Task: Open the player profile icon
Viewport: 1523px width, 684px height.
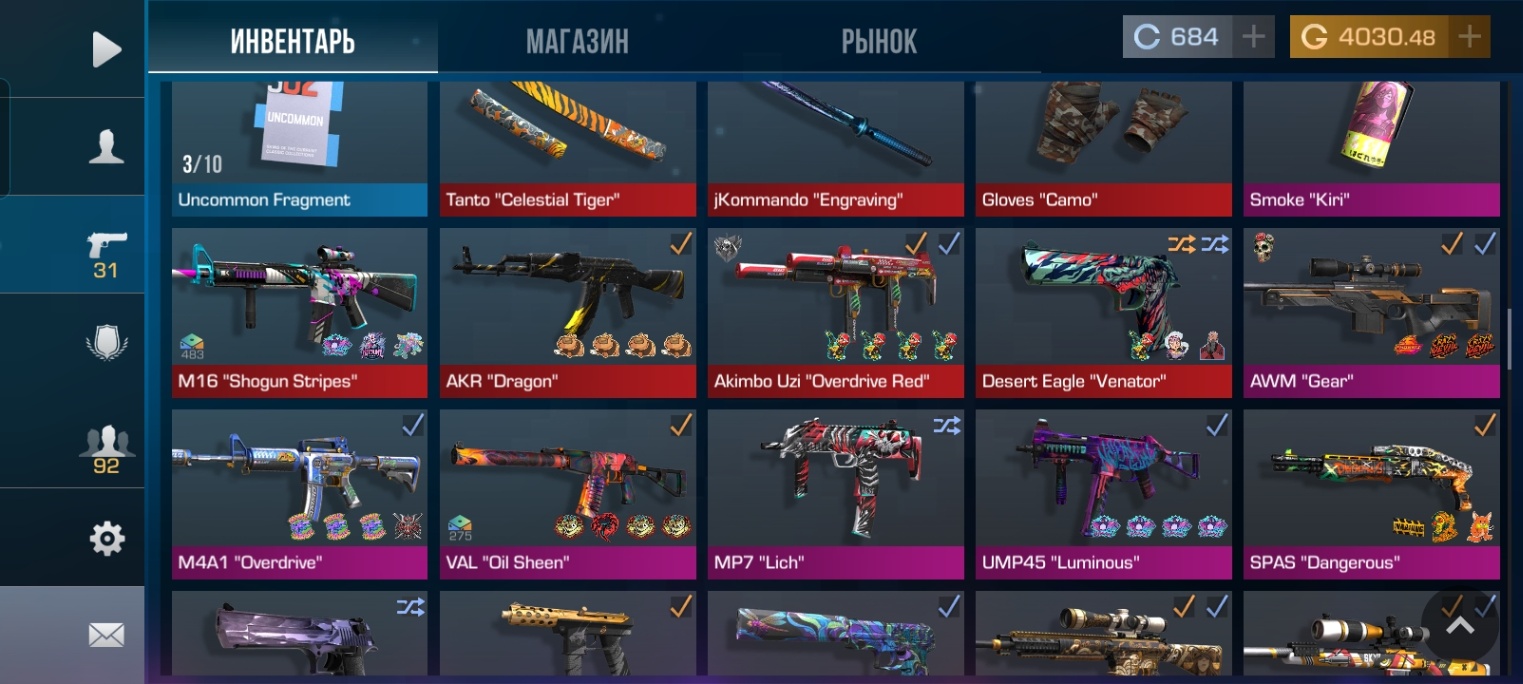Action: click(106, 147)
